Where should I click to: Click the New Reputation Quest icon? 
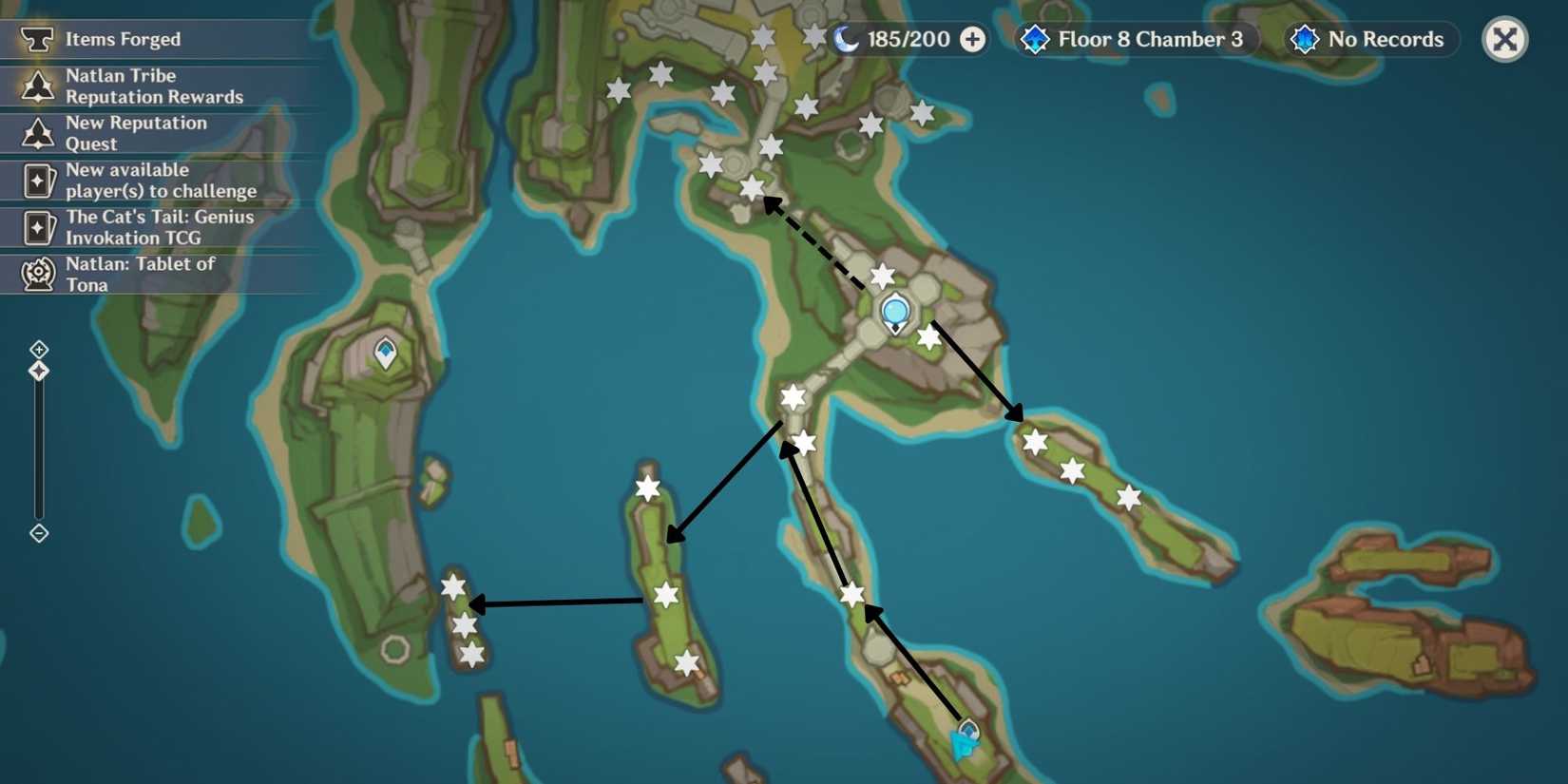point(36,133)
